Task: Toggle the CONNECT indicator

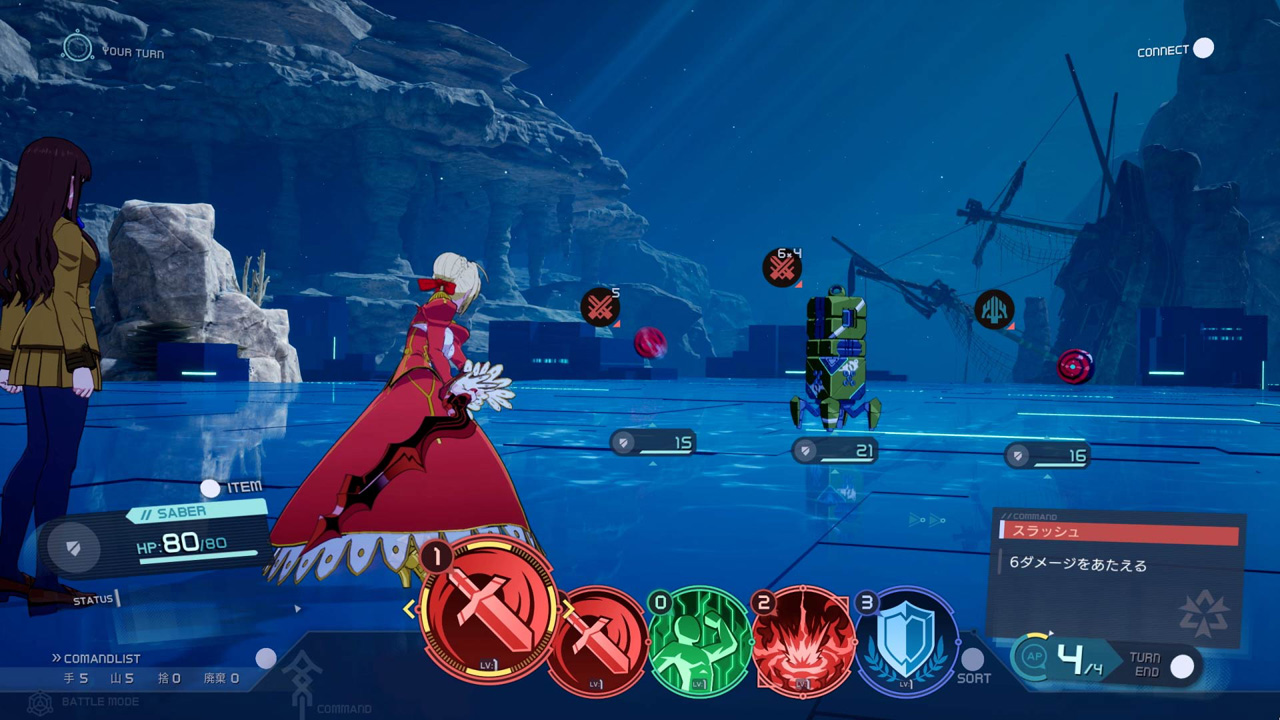Action: coord(1203,47)
